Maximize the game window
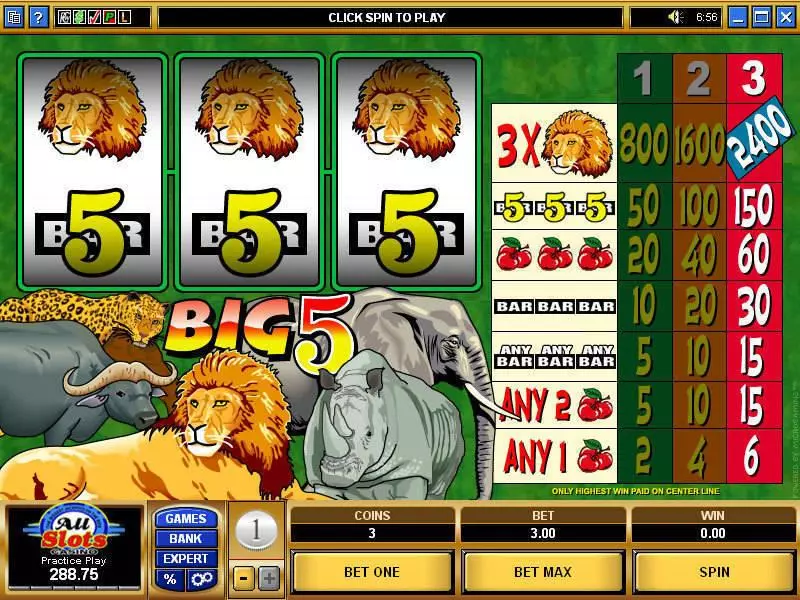This screenshot has height=600, width=800. tap(761, 17)
